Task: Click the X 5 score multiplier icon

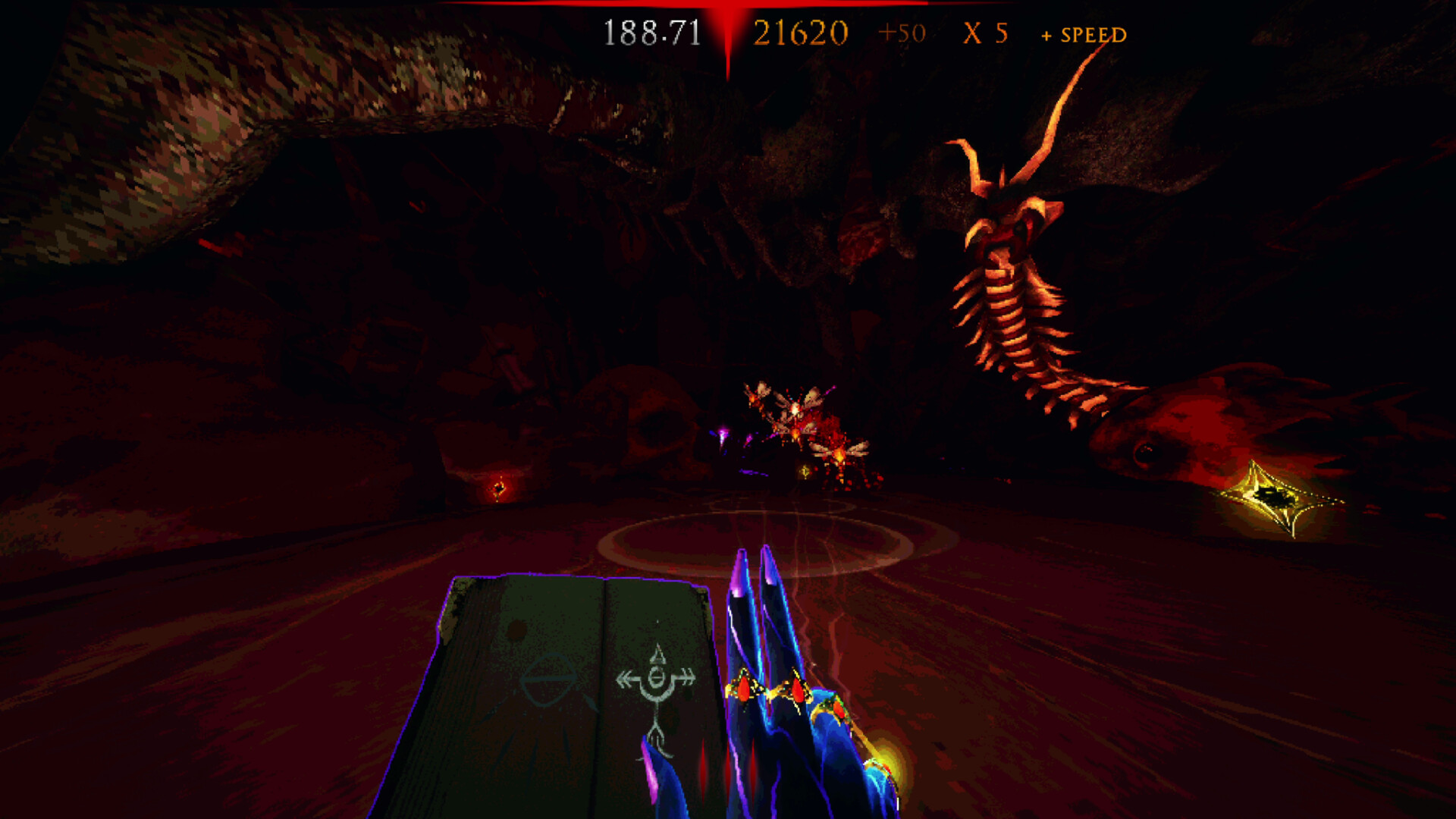Action: [986, 33]
